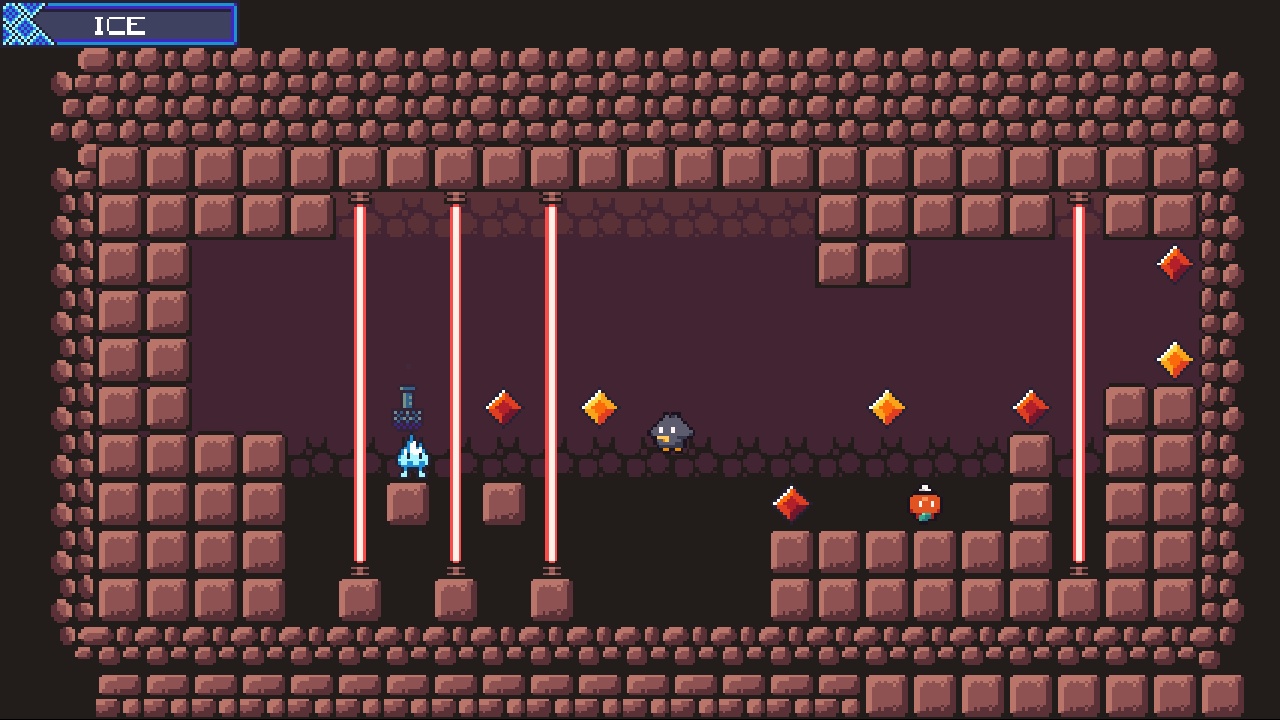
Task: Click the red gem near the rightmost laser
Action: click(x=1030, y=407)
